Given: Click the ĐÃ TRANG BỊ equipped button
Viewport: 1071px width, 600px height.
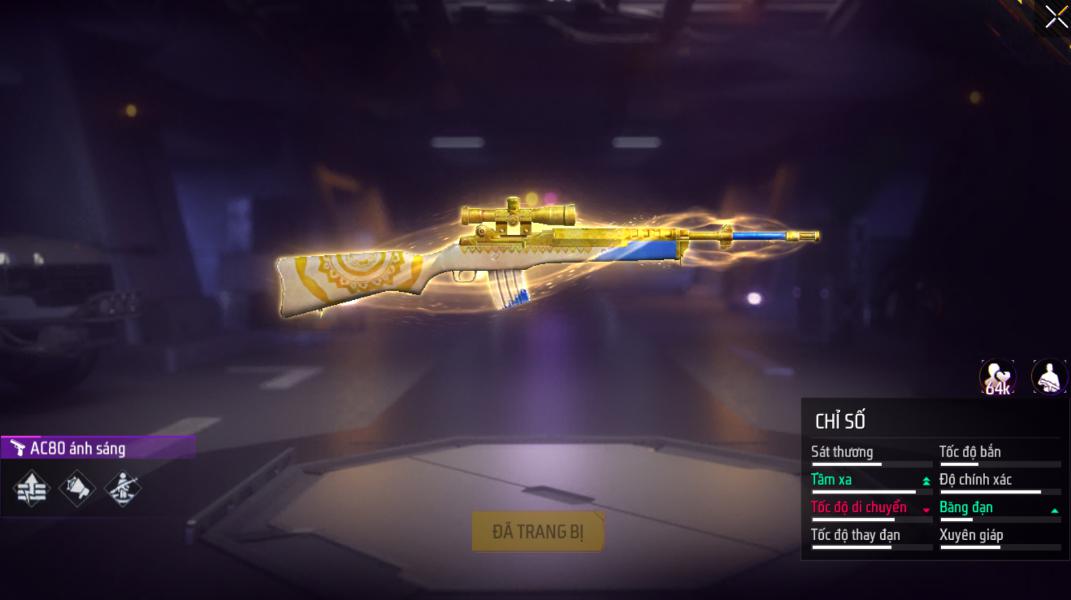Looking at the screenshot, I should 538,532.
